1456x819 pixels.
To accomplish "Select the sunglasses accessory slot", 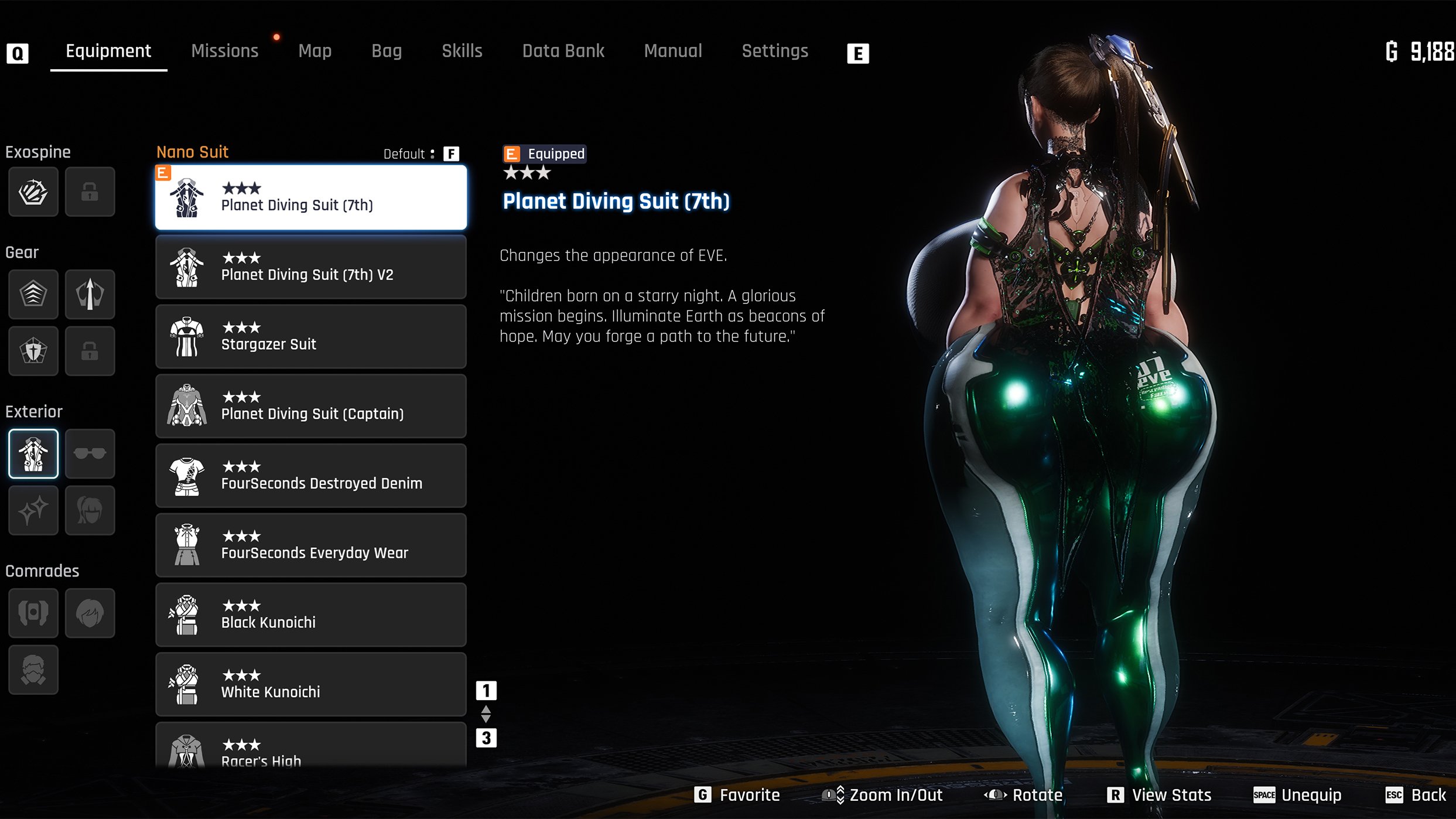I will point(90,453).
